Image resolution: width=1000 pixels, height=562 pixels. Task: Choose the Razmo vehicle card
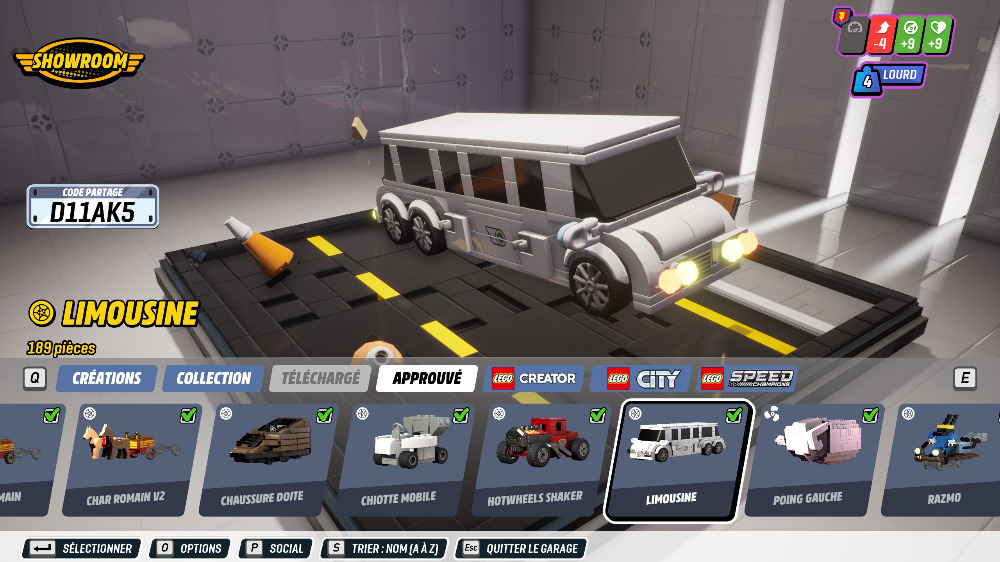945,460
